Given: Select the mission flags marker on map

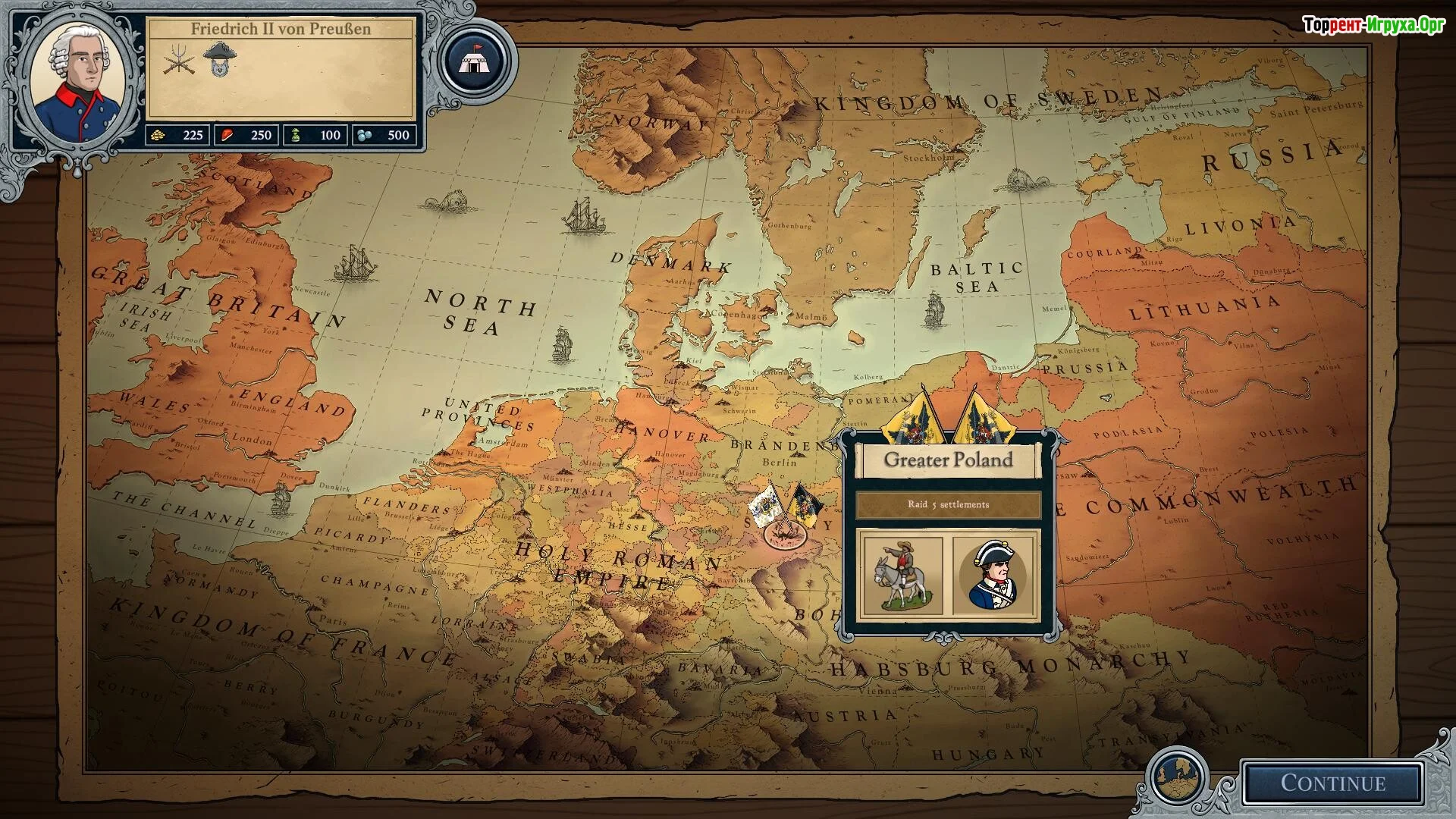Looking at the screenshot, I should (785, 512).
